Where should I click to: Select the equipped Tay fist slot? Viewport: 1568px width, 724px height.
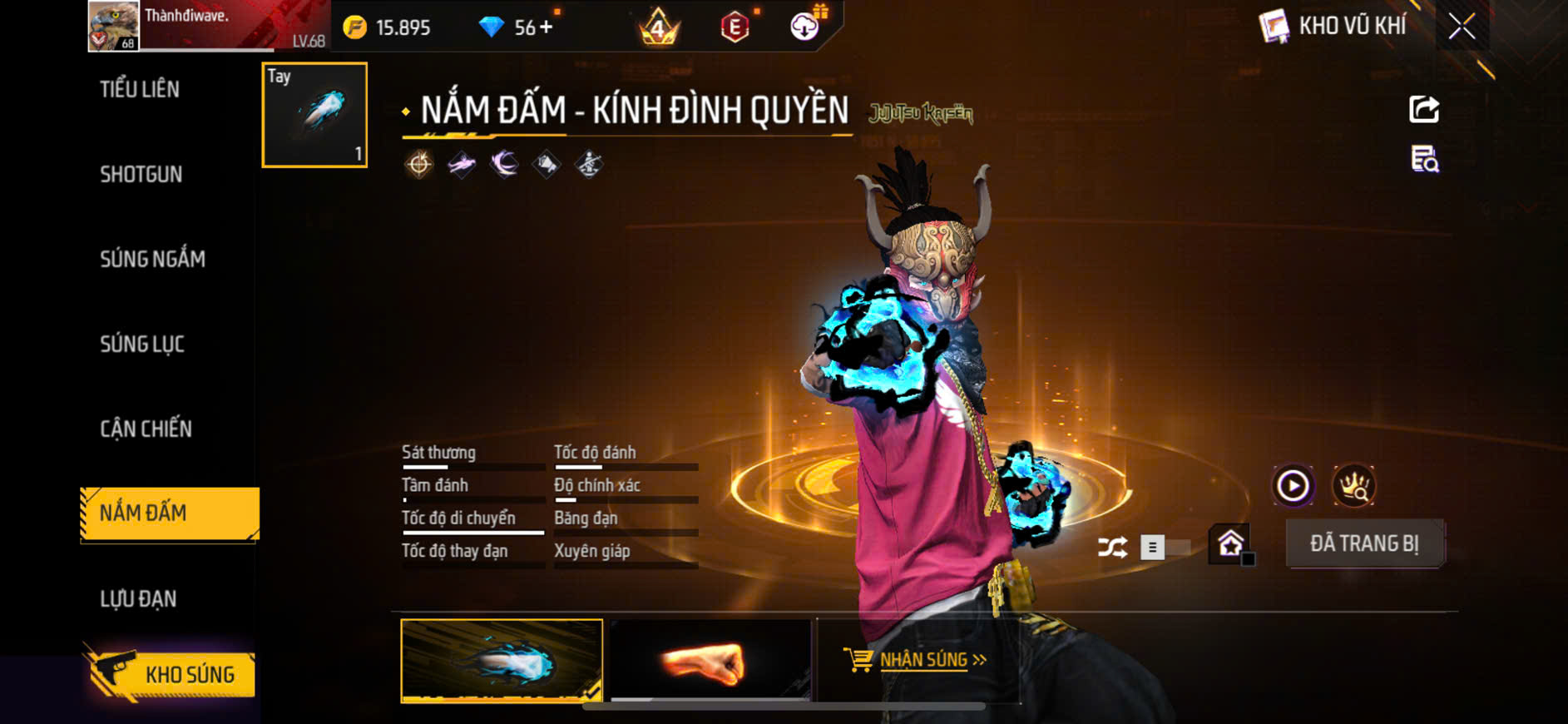[x=314, y=115]
